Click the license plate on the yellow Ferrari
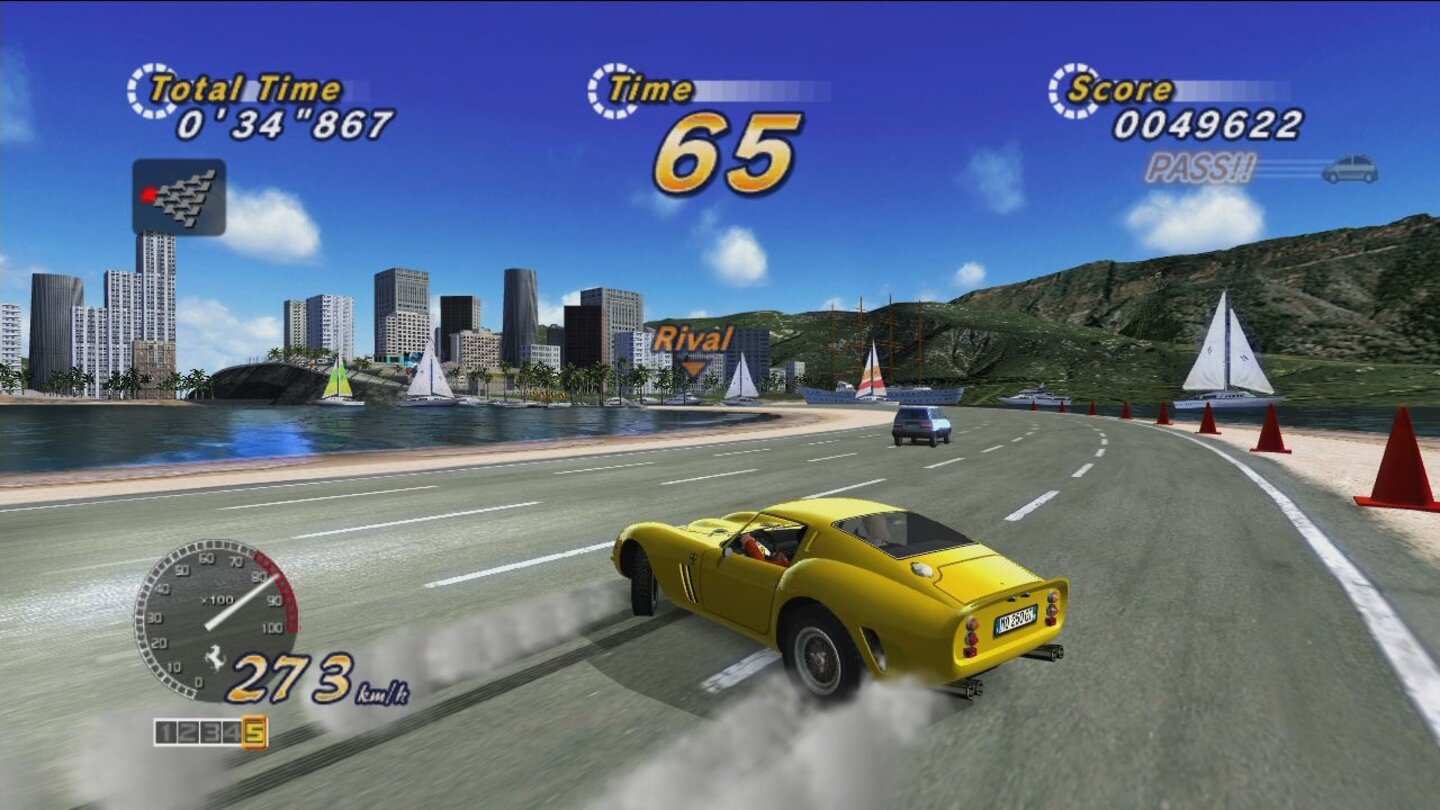Image resolution: width=1440 pixels, height=810 pixels. click(1014, 619)
